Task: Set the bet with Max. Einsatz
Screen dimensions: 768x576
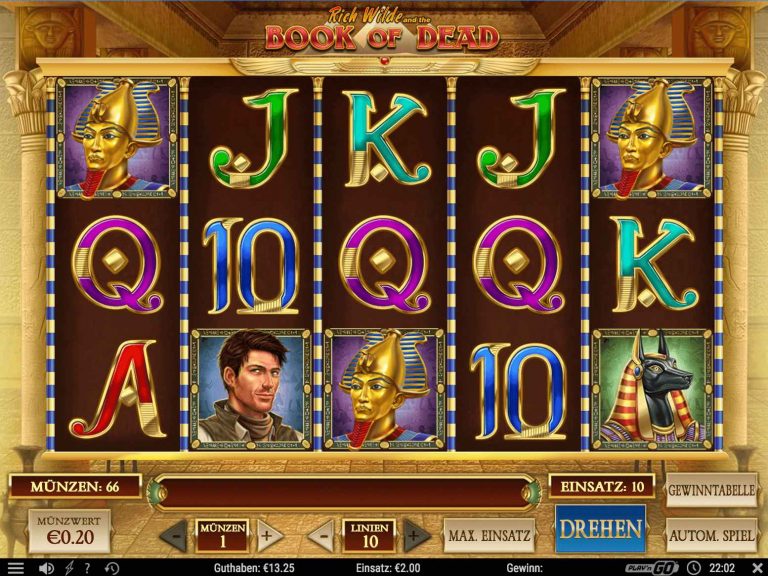Action: tap(489, 535)
